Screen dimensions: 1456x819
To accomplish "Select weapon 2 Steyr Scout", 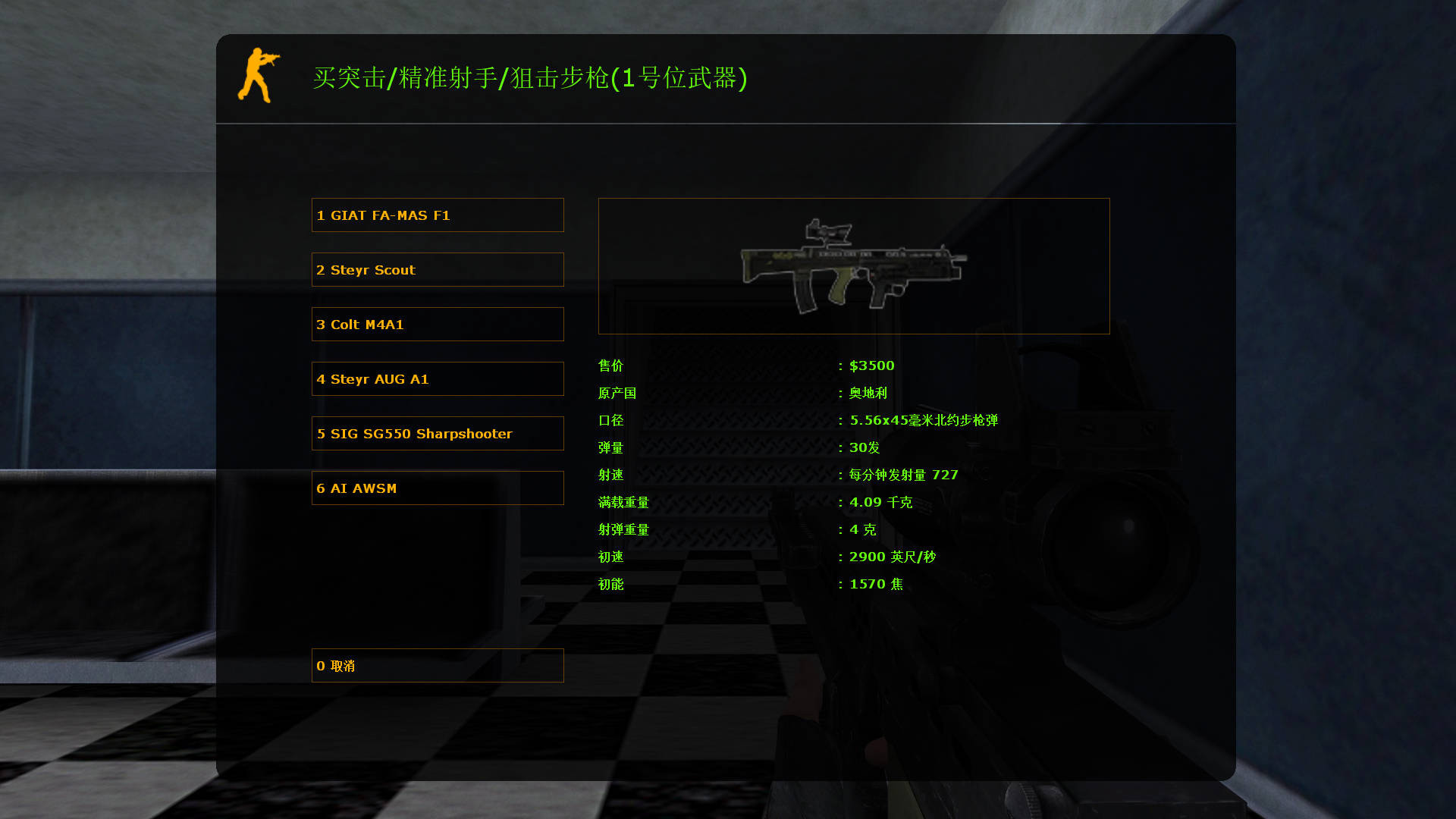I will [x=438, y=269].
